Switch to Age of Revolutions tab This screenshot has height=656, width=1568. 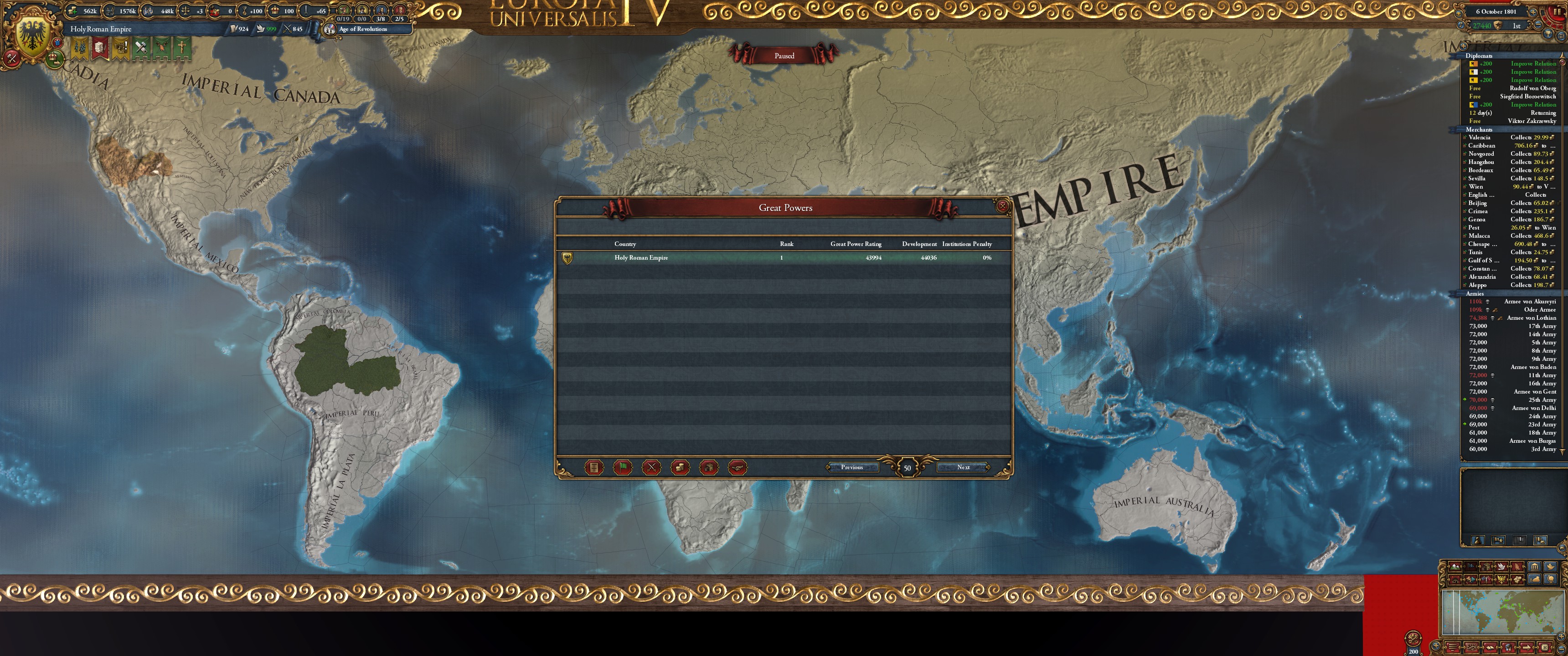(x=362, y=29)
